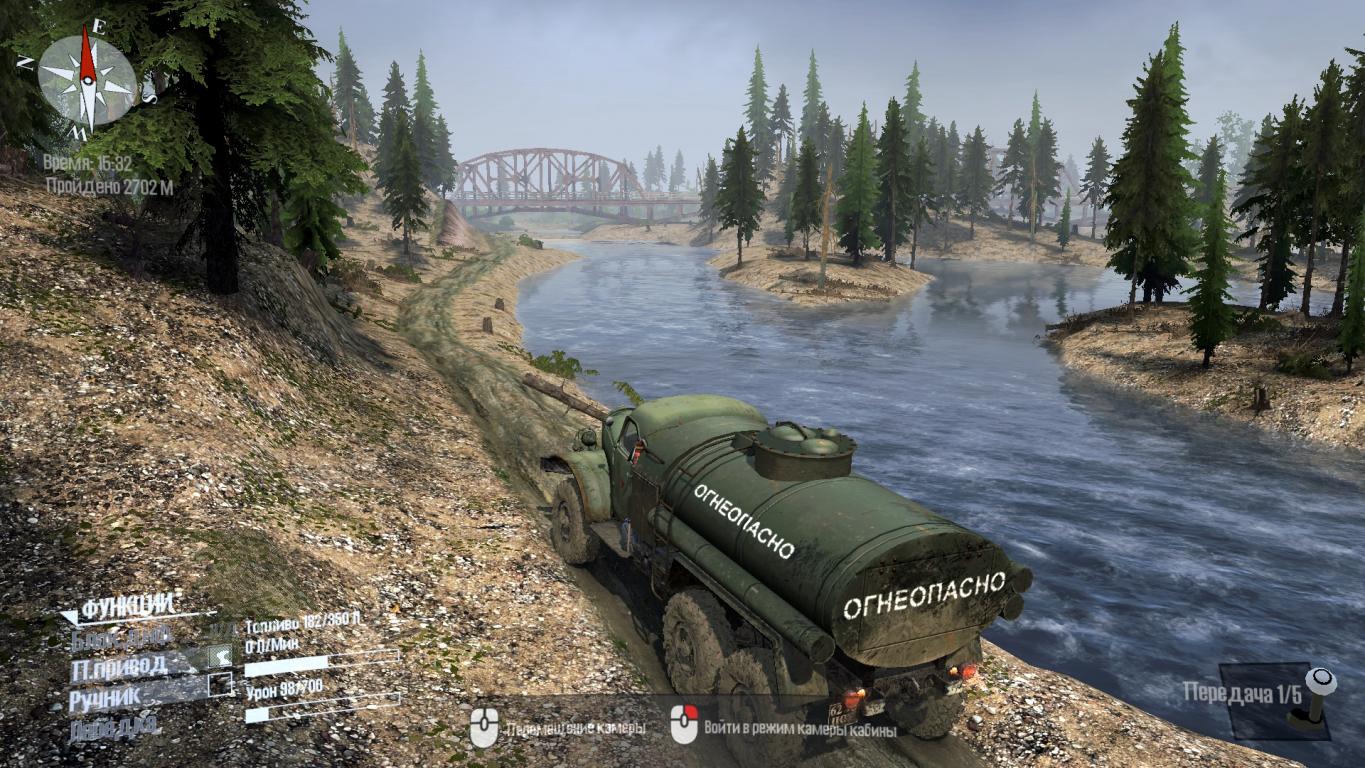Click the gear shifter knob
Viewport: 1365px width, 768px height.
click(1321, 682)
